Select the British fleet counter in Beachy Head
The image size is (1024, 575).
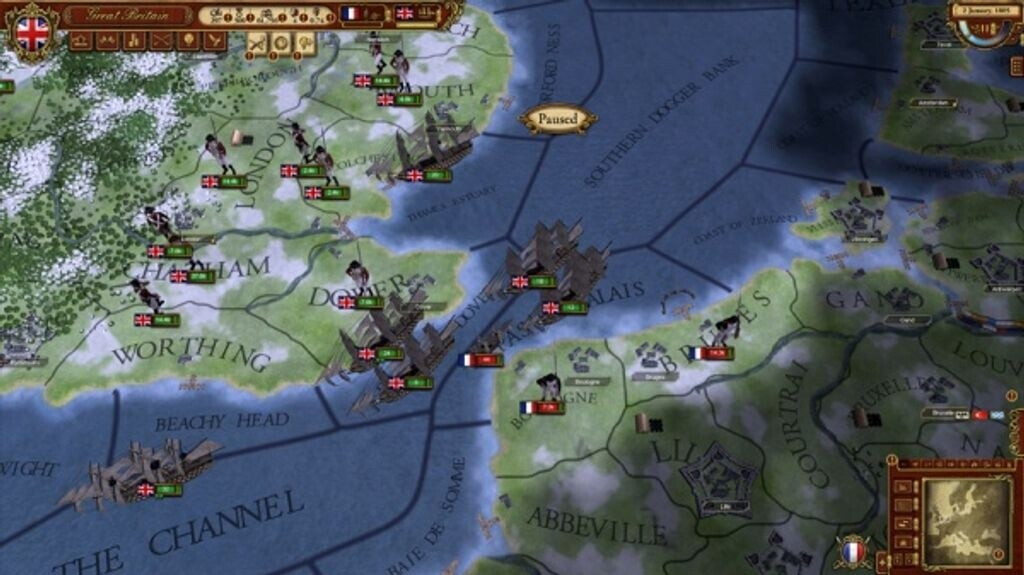click(160, 490)
